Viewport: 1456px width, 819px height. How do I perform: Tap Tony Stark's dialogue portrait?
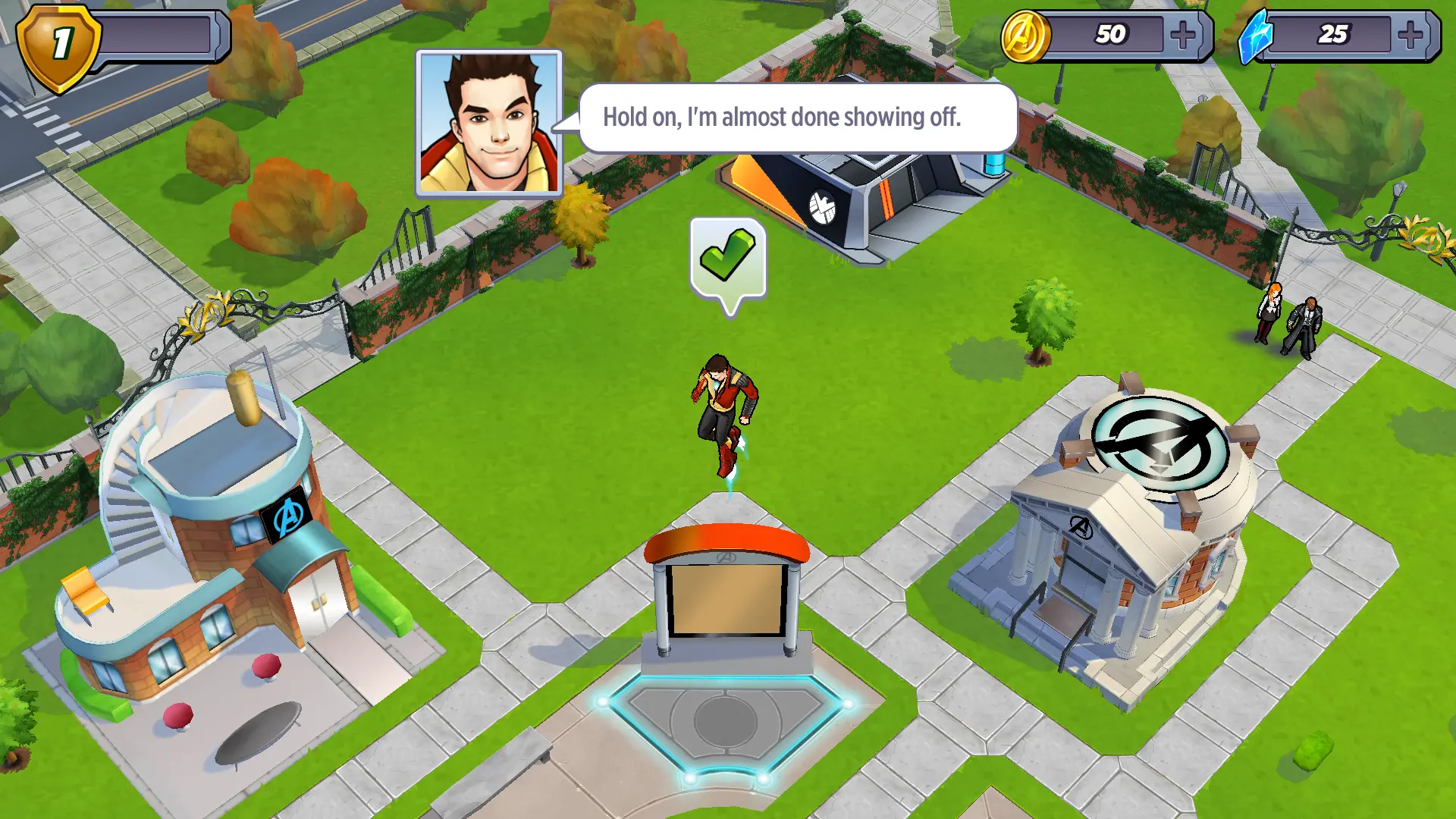pos(489,124)
